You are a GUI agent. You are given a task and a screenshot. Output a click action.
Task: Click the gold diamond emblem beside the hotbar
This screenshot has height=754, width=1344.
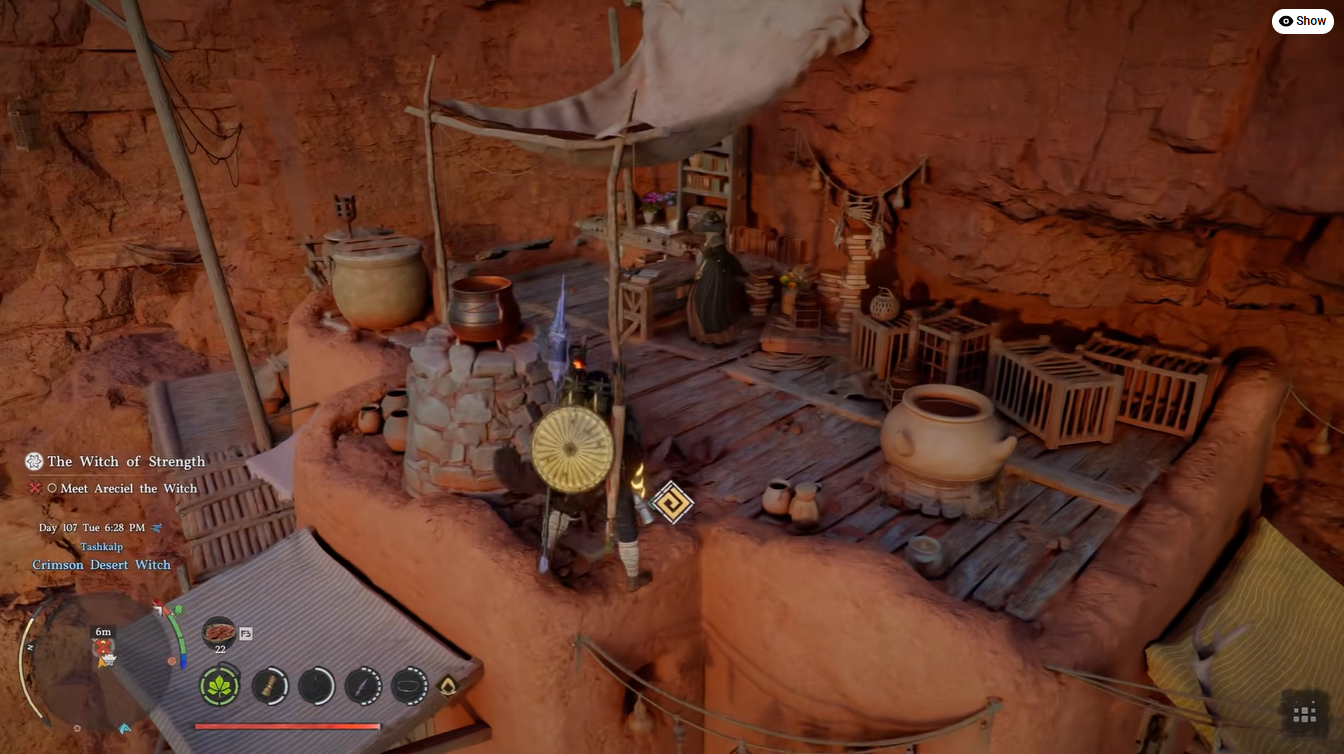coord(448,686)
